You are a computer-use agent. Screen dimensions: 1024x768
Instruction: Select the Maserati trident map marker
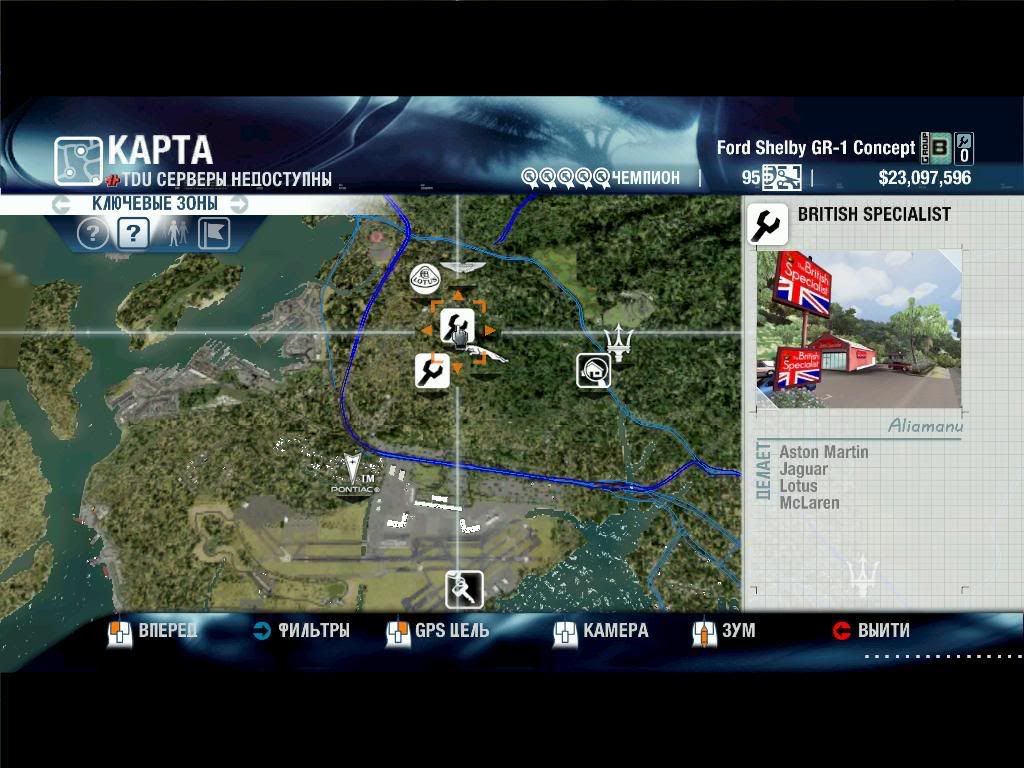(621, 343)
